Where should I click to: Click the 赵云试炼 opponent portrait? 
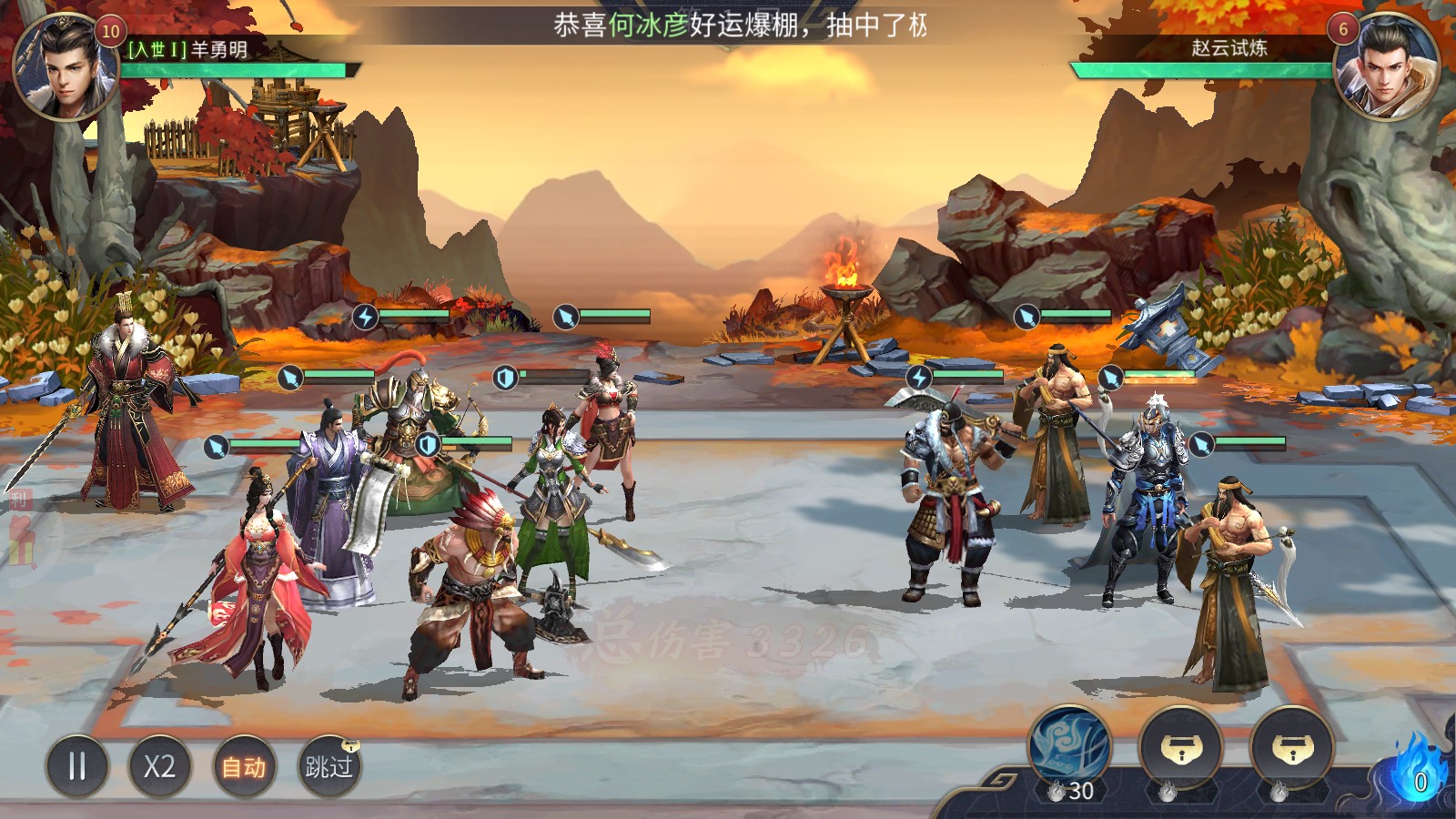pos(1384,68)
